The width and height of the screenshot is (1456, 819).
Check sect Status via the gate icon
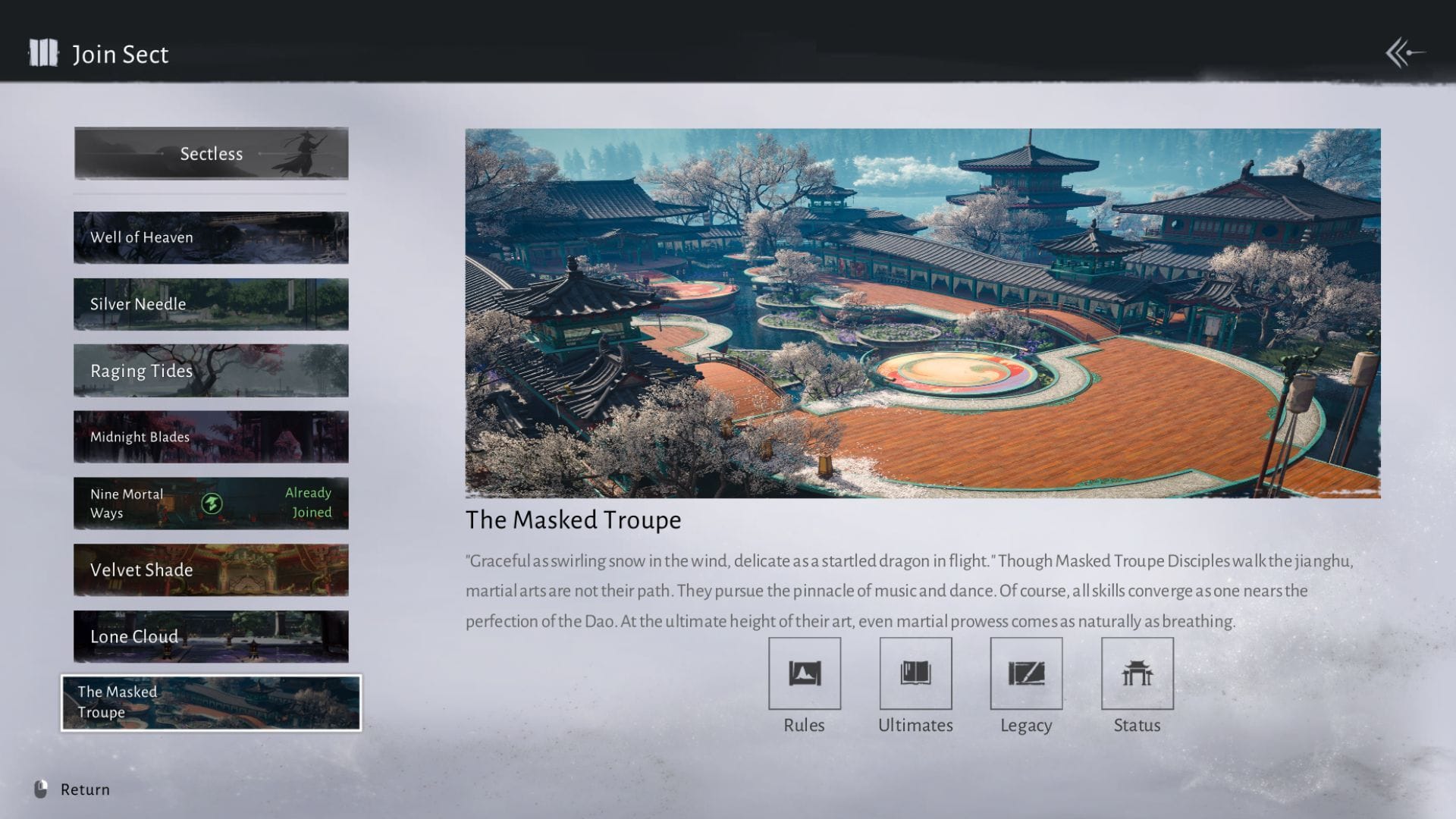[x=1136, y=673]
